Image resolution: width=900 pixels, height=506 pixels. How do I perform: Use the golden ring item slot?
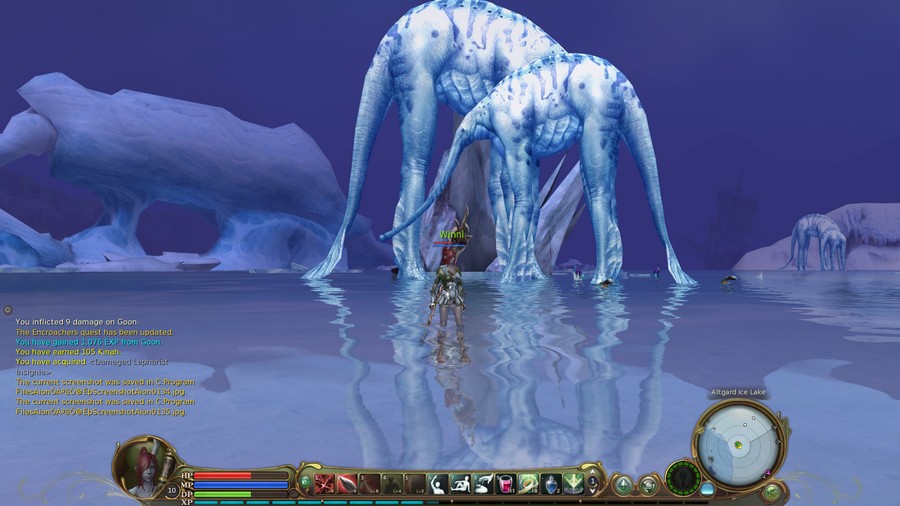coord(529,485)
